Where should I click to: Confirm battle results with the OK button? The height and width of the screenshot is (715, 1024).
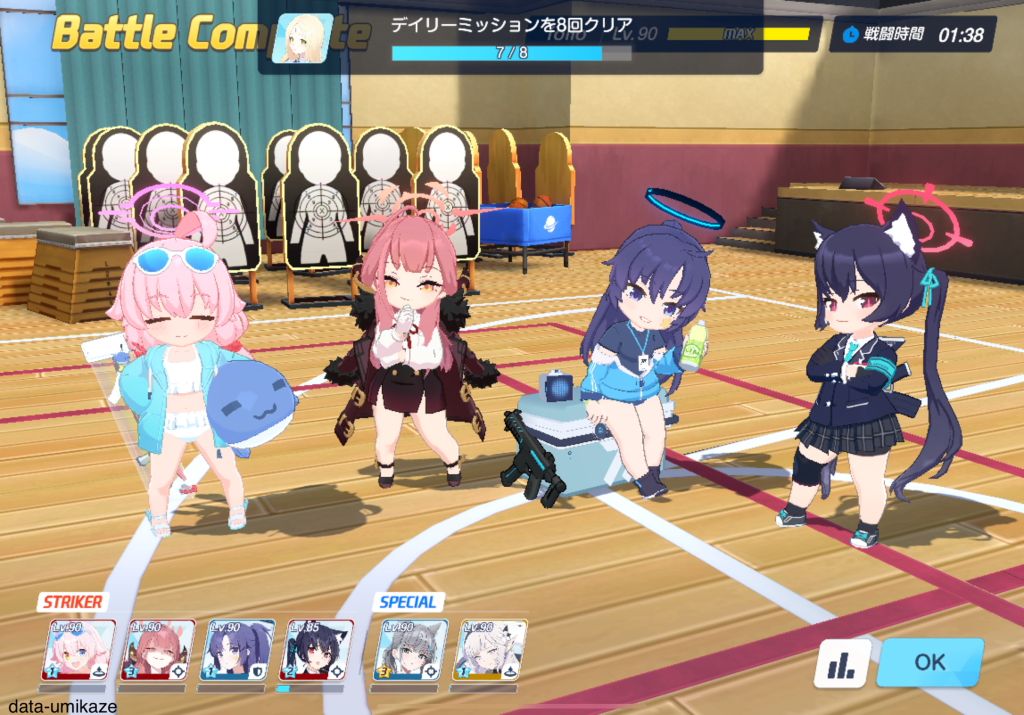point(929,662)
